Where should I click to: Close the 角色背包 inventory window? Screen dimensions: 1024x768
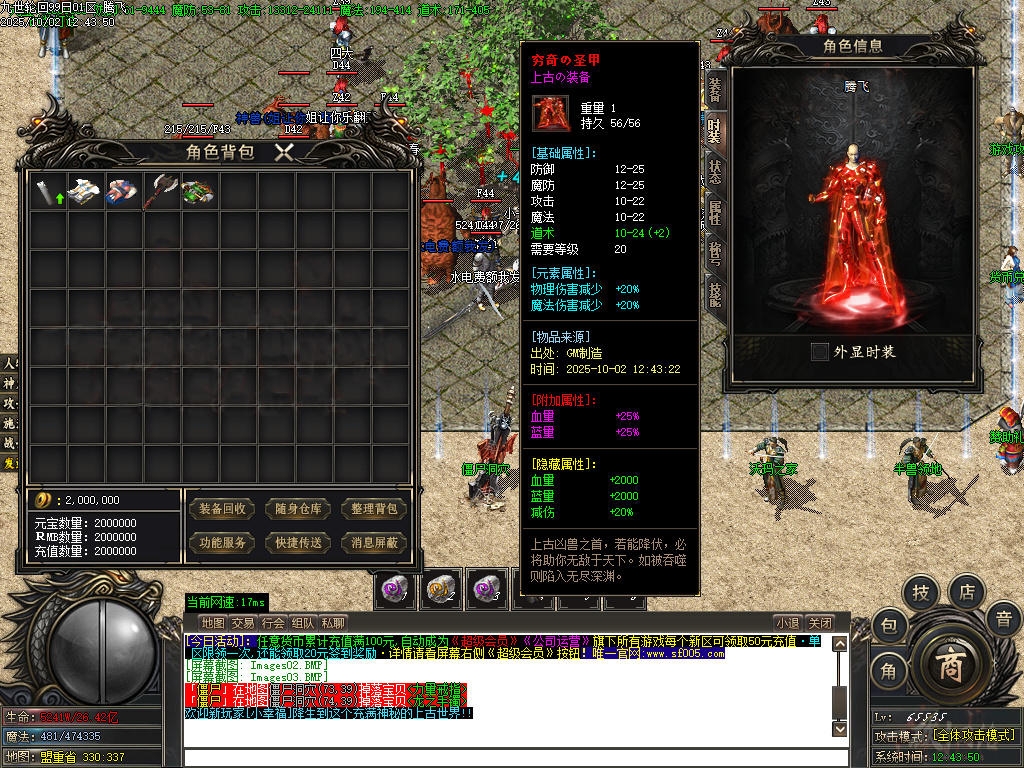[x=285, y=152]
